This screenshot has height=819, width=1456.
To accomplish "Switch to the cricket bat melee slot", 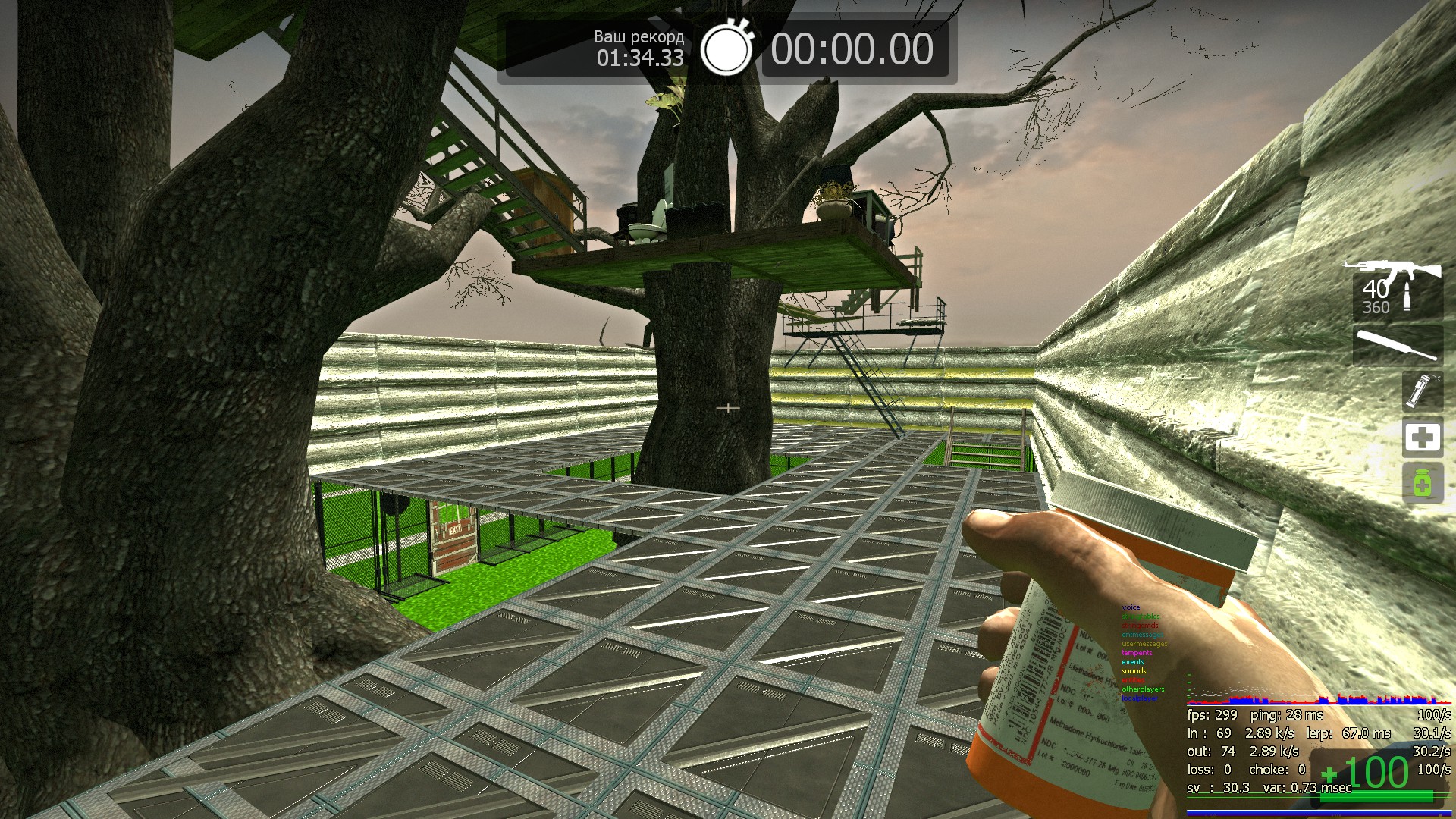I will [x=1397, y=346].
